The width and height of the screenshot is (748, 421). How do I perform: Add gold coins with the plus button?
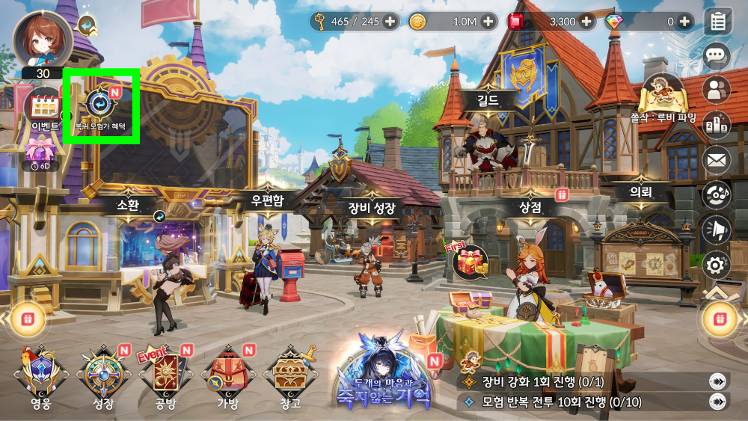pyautogui.click(x=487, y=21)
